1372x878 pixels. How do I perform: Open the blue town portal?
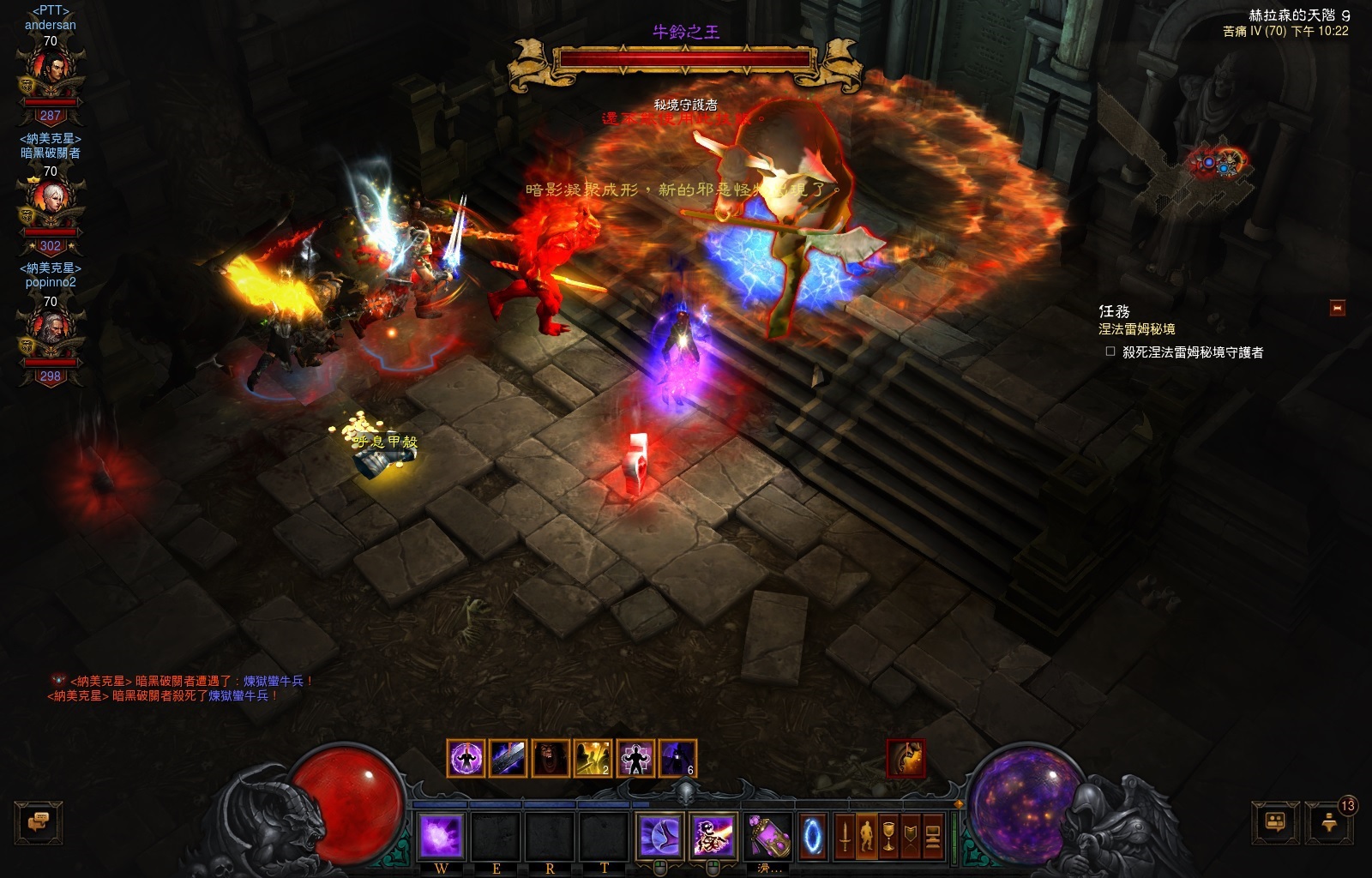tap(813, 836)
